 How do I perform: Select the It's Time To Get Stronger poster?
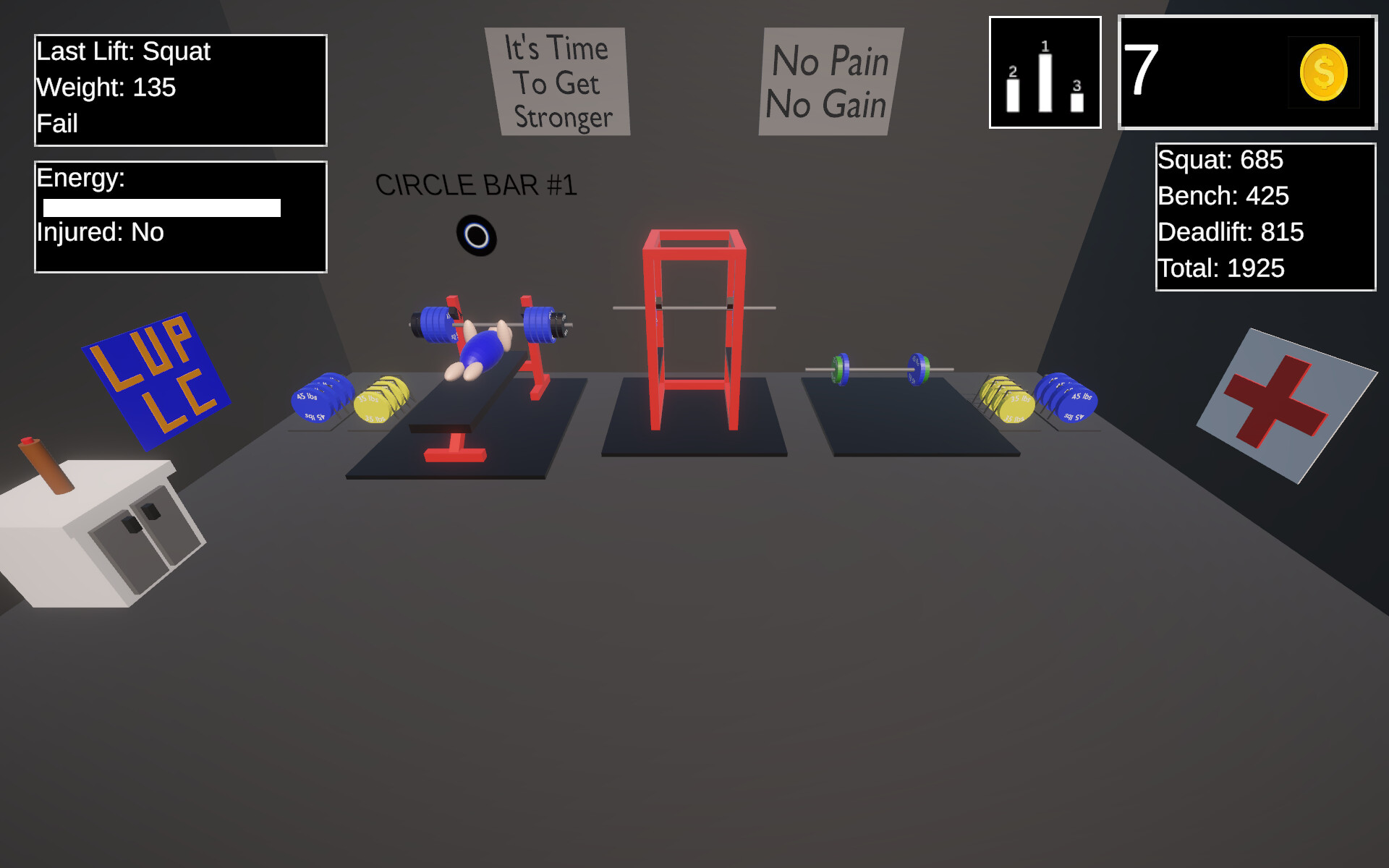click(558, 82)
